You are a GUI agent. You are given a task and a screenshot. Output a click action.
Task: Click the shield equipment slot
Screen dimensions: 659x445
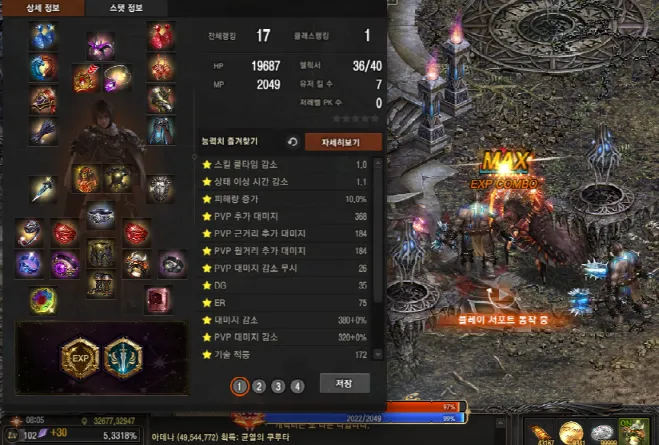(x=160, y=187)
